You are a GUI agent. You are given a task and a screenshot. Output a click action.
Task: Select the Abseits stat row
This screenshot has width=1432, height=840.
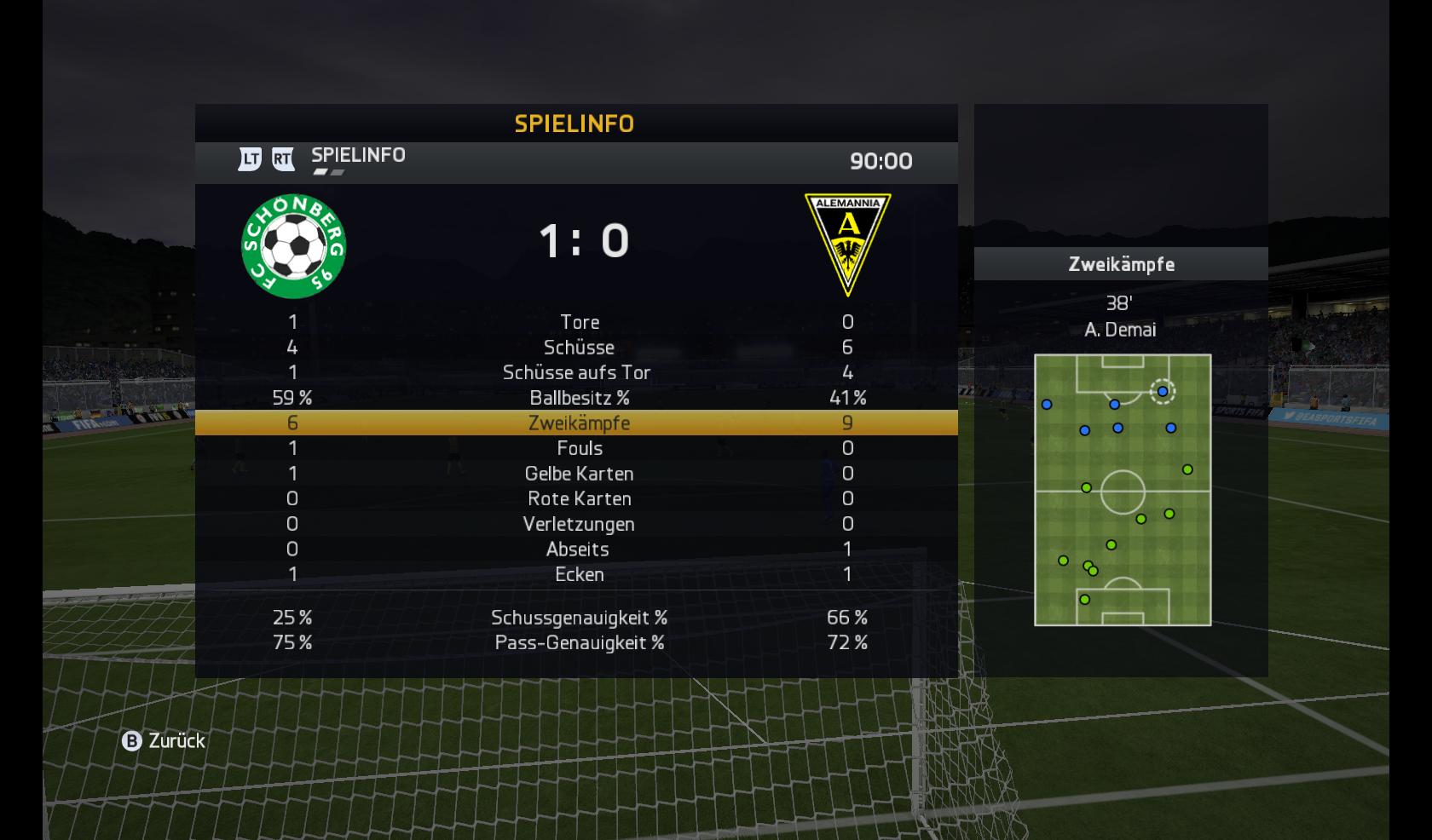[578, 549]
